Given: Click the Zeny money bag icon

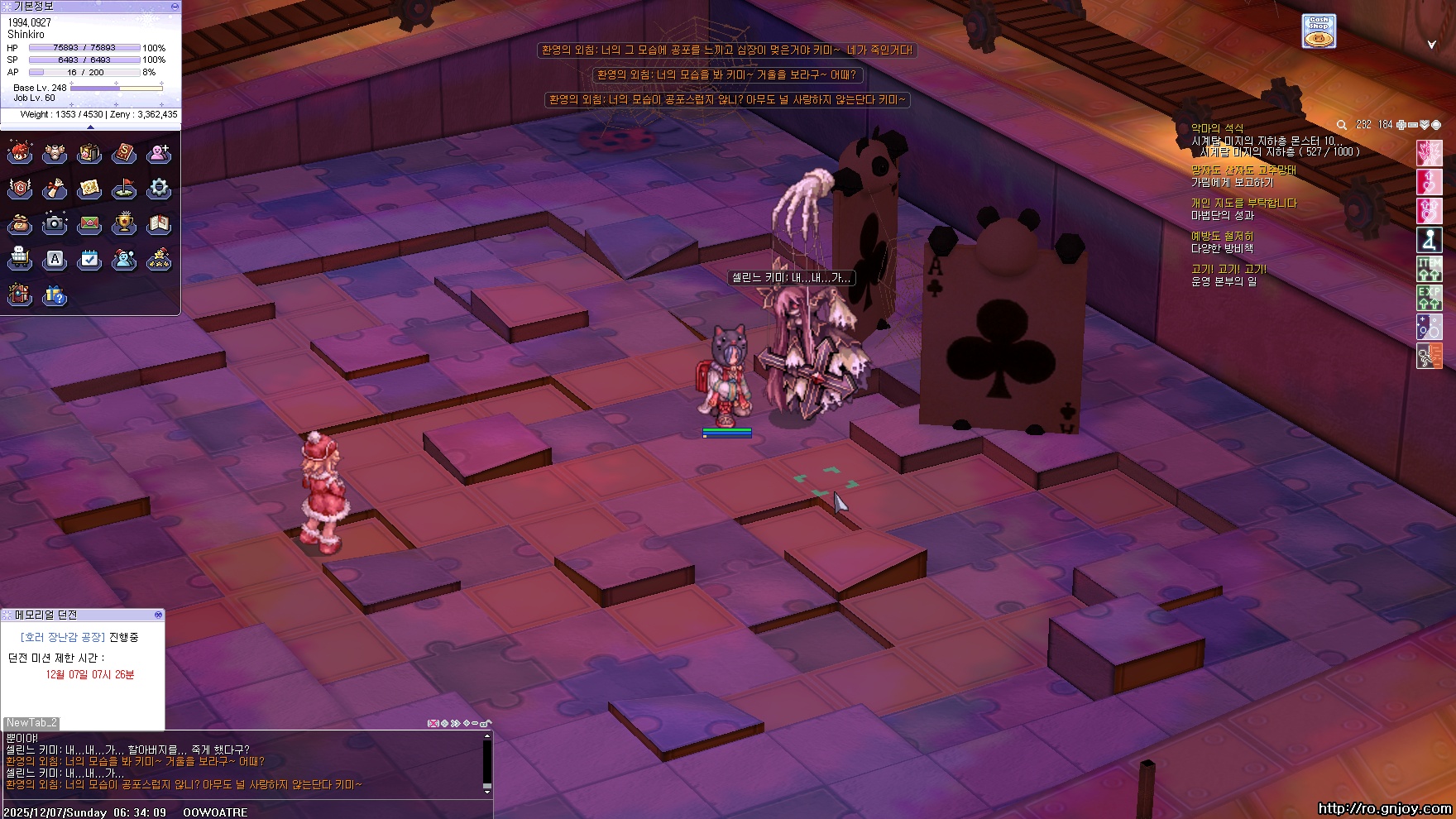Looking at the screenshot, I should pos(20,223).
